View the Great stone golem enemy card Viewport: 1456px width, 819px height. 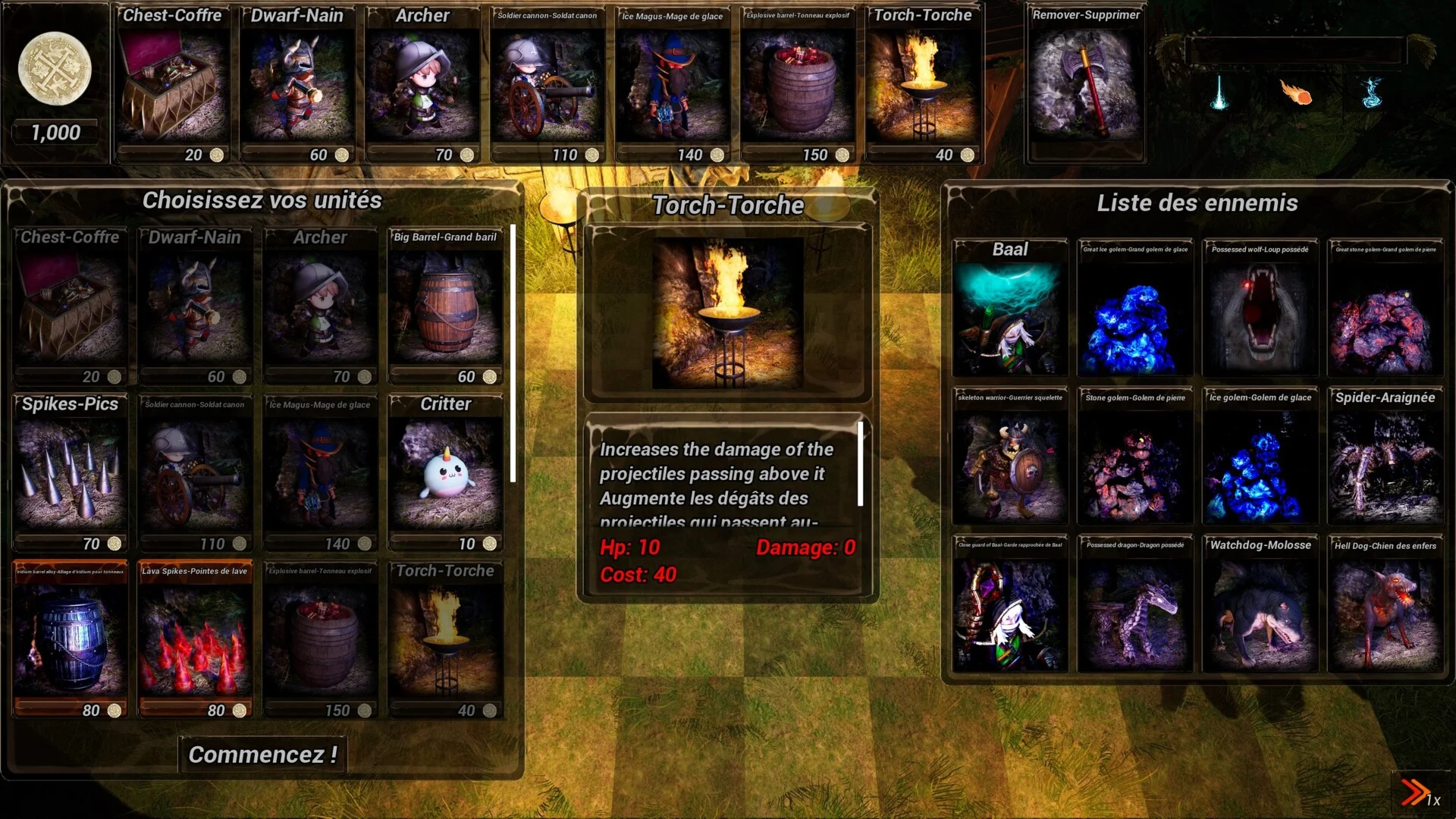pos(1385,309)
